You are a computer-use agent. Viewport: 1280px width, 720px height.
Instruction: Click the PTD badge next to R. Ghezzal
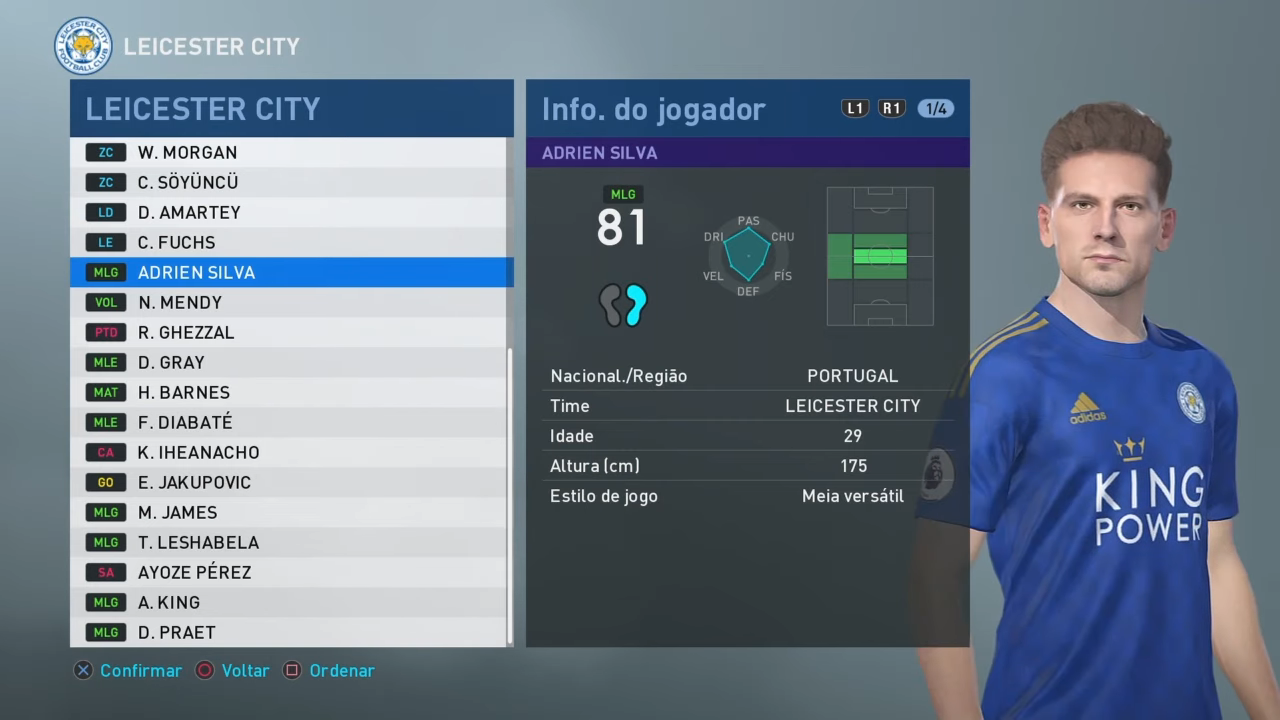click(x=106, y=332)
